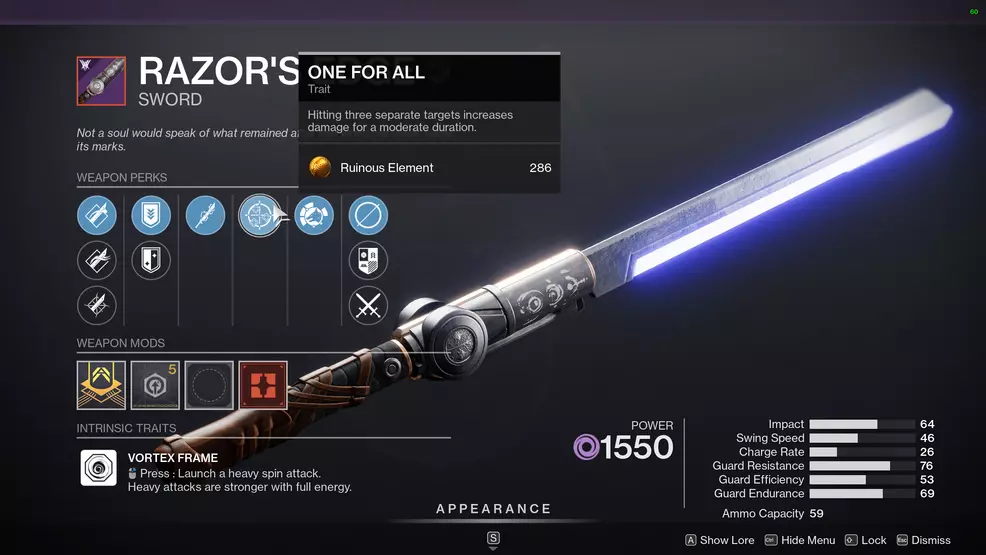Select the blue-highlighted blade perk
This screenshot has height=555, width=986.
(97, 215)
